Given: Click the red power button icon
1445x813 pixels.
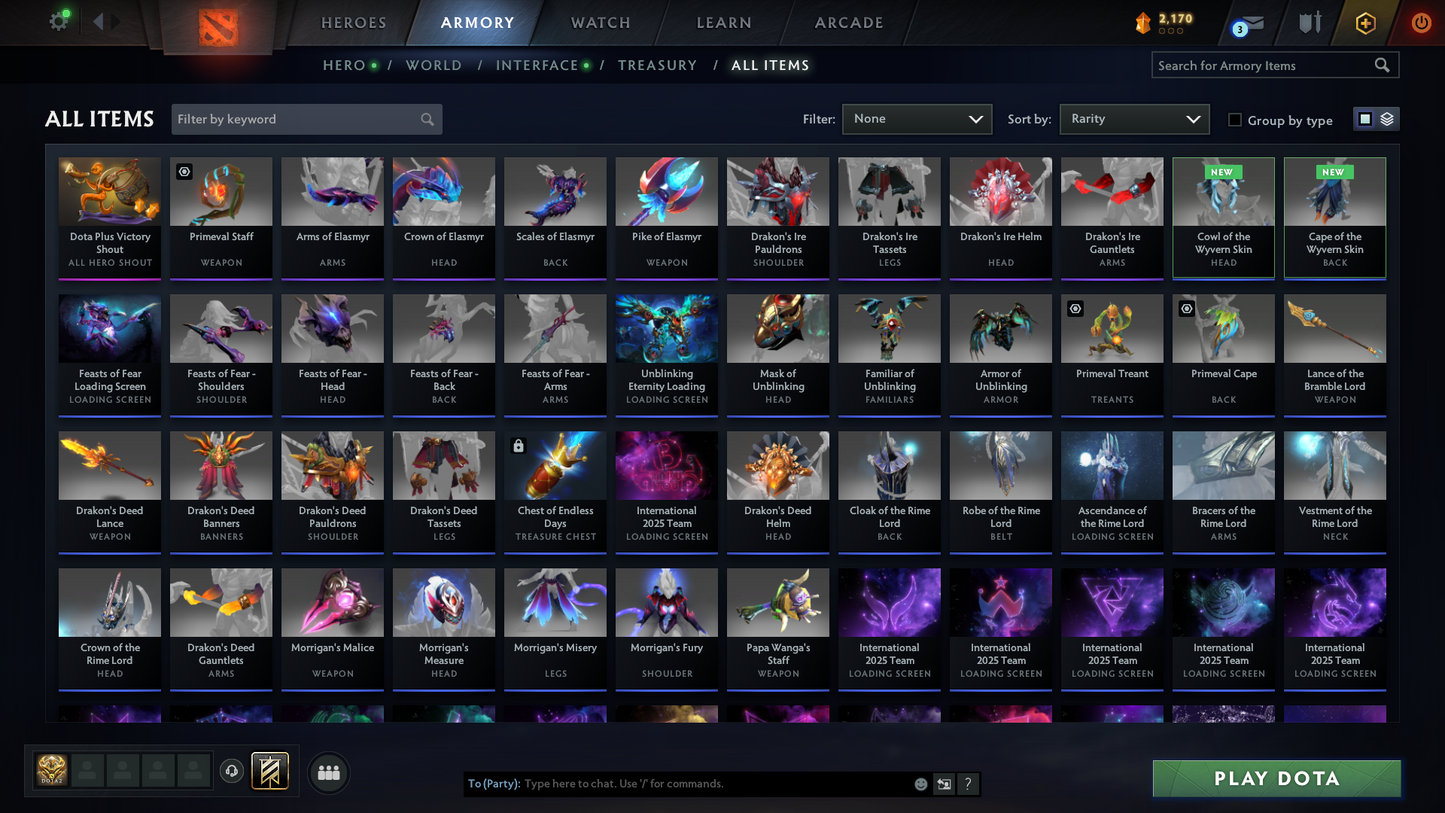Looking at the screenshot, I should pyautogui.click(x=1420, y=22).
